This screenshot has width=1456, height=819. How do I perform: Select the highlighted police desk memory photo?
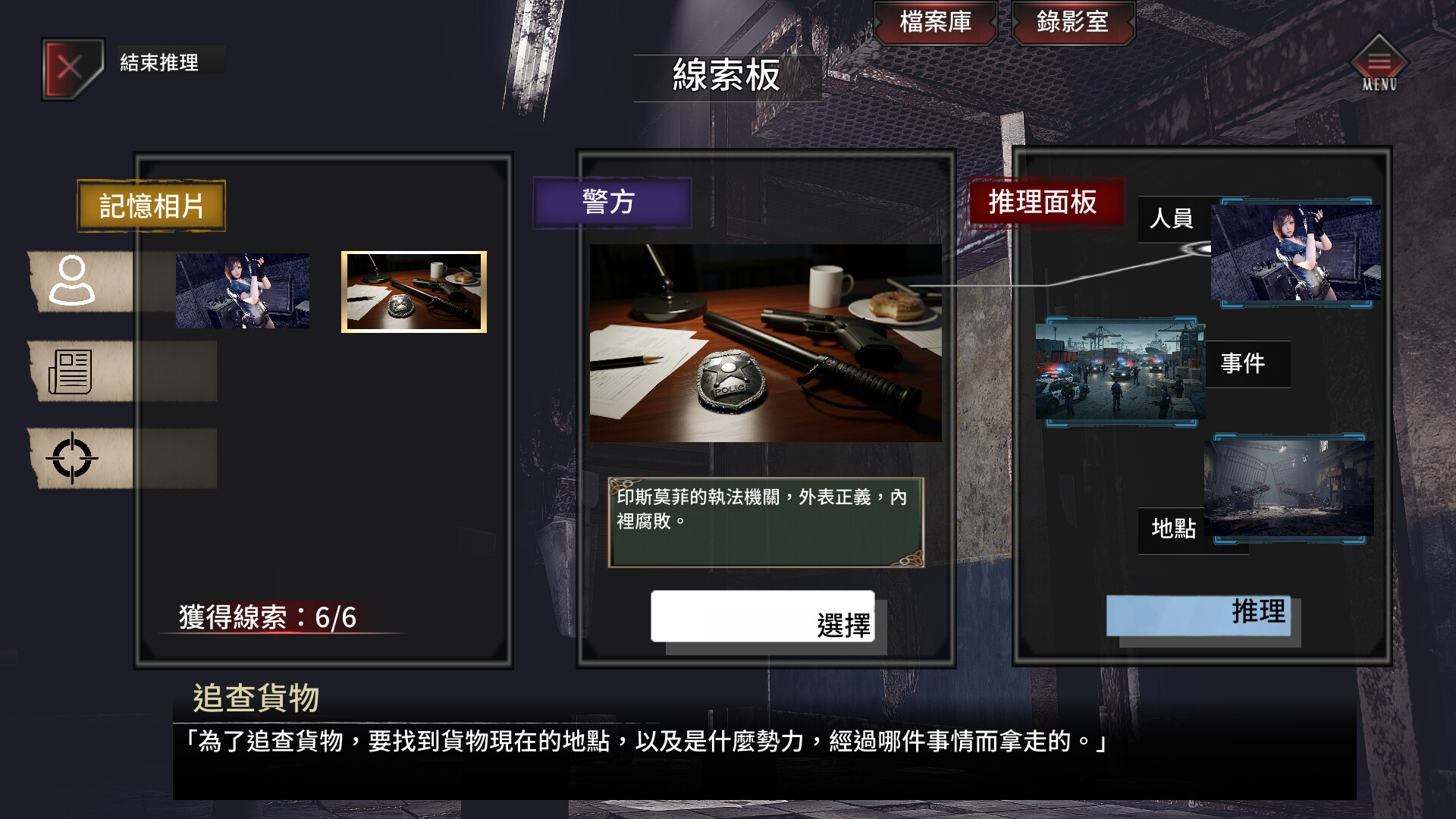point(414,291)
